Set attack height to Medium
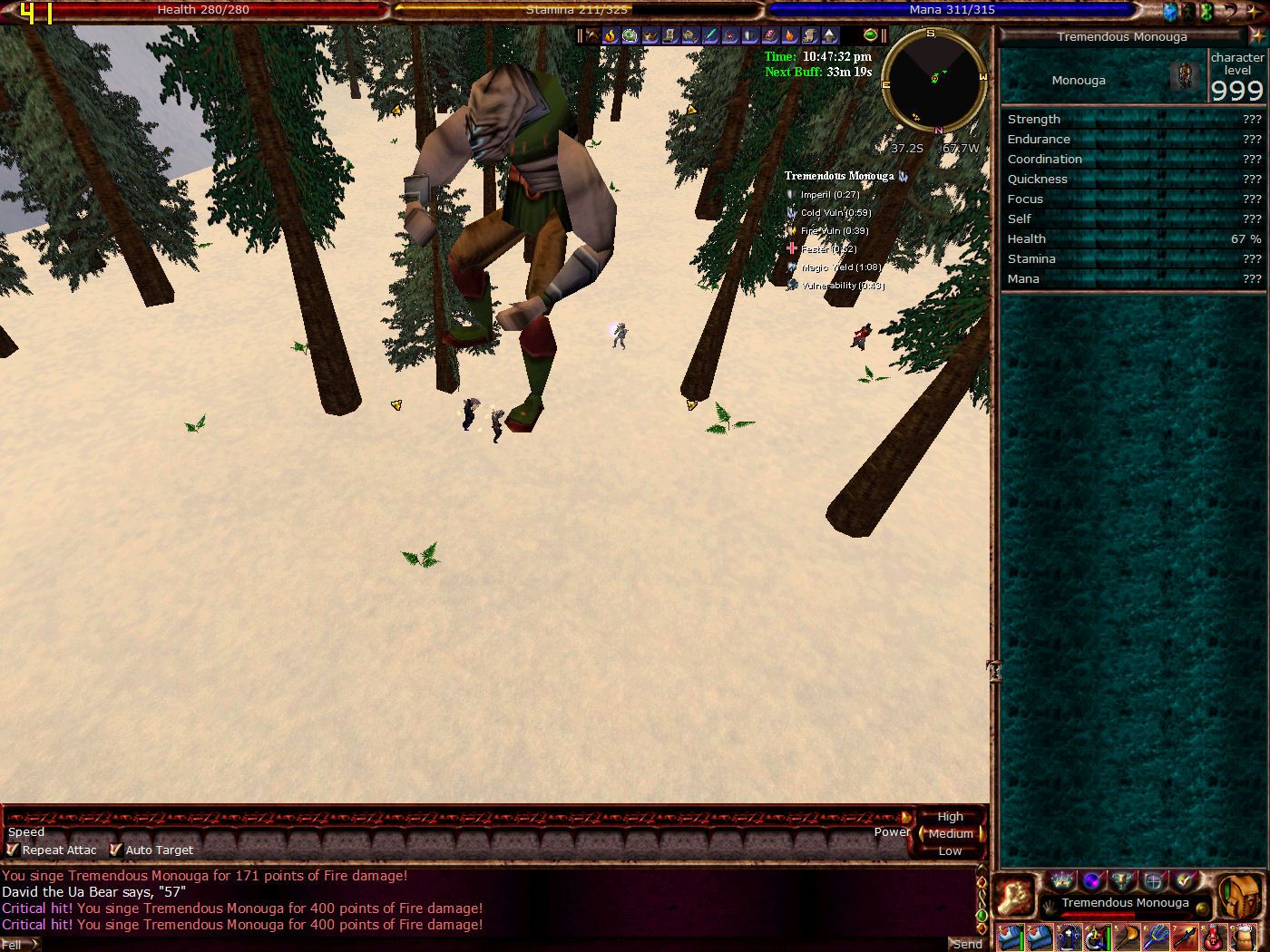Viewport: 1270px width, 952px height. [x=950, y=833]
